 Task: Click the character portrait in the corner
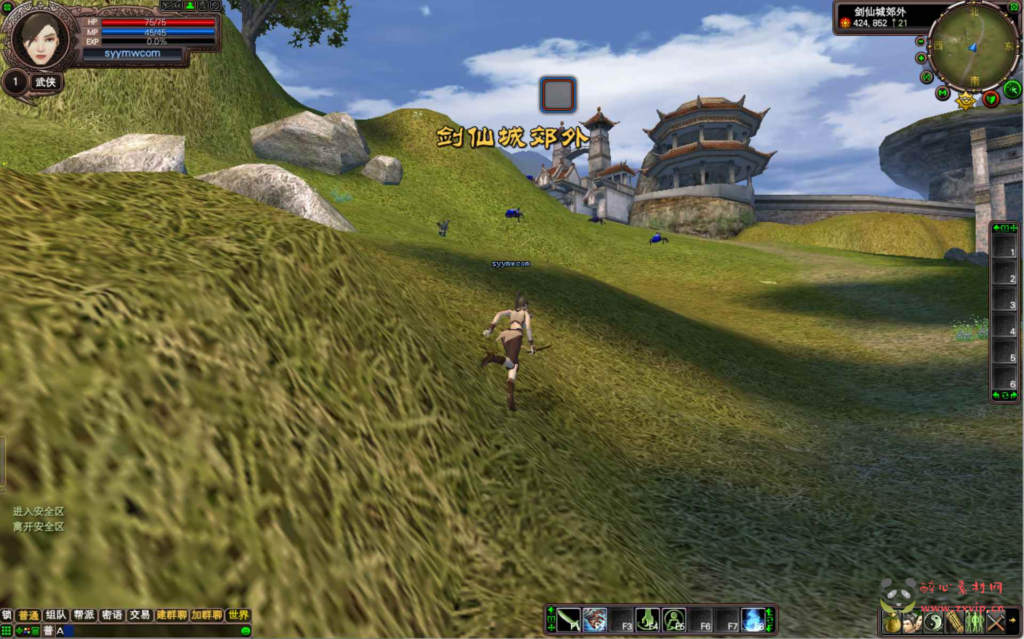point(41,39)
